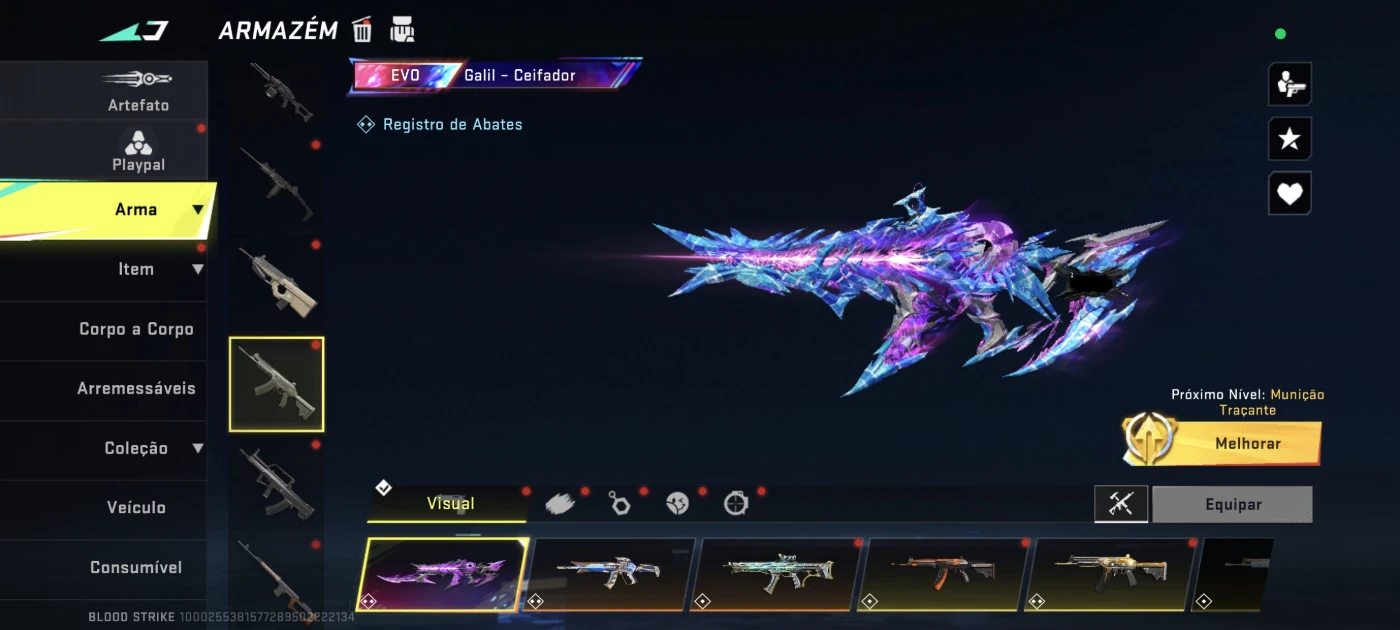Open the trash can icon beside Armazém
Image resolution: width=1400 pixels, height=630 pixels.
362,30
